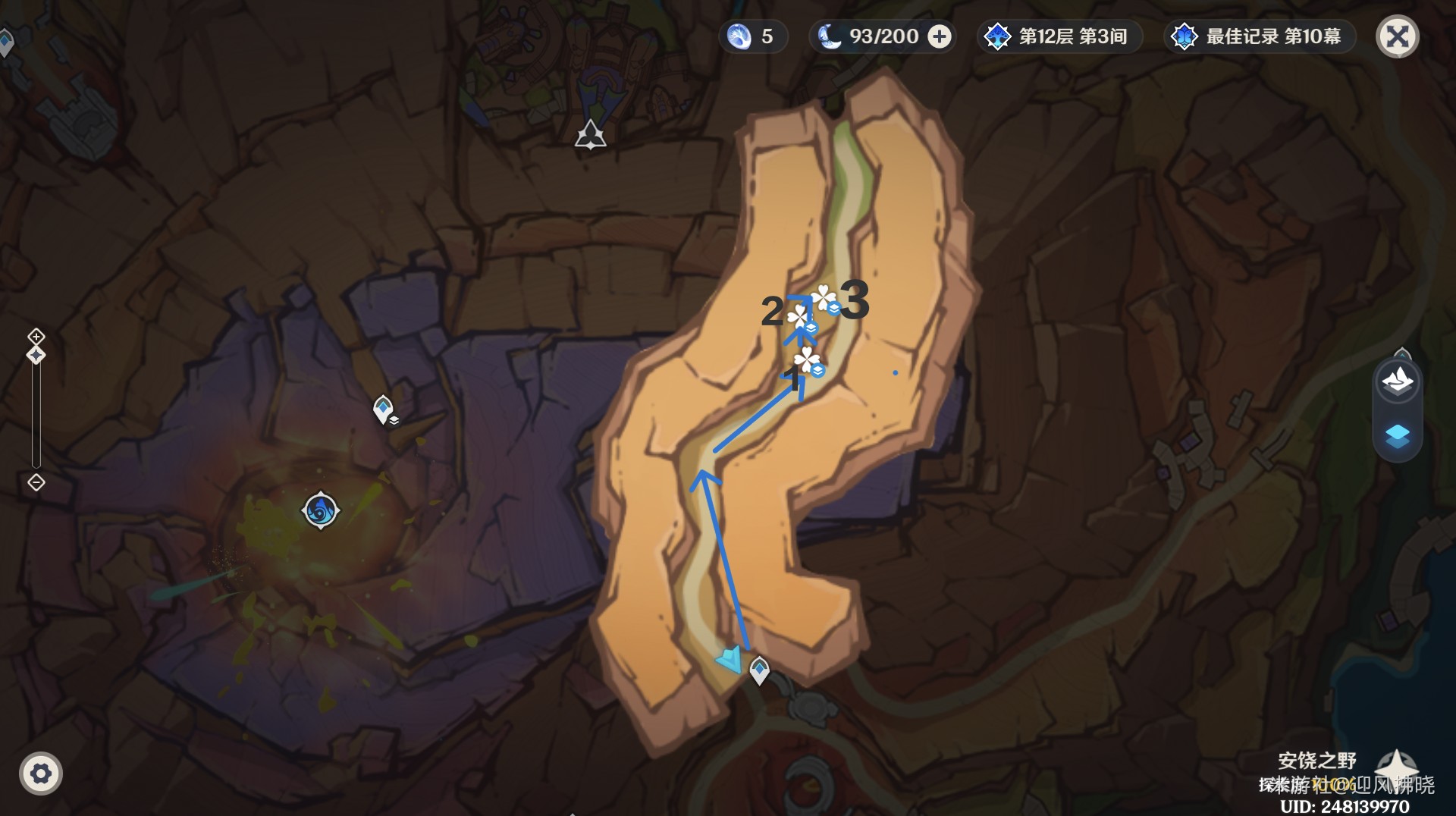Image resolution: width=1456 pixels, height=816 pixels.
Task: Zoom out the map with the minus control
Action: click(36, 482)
